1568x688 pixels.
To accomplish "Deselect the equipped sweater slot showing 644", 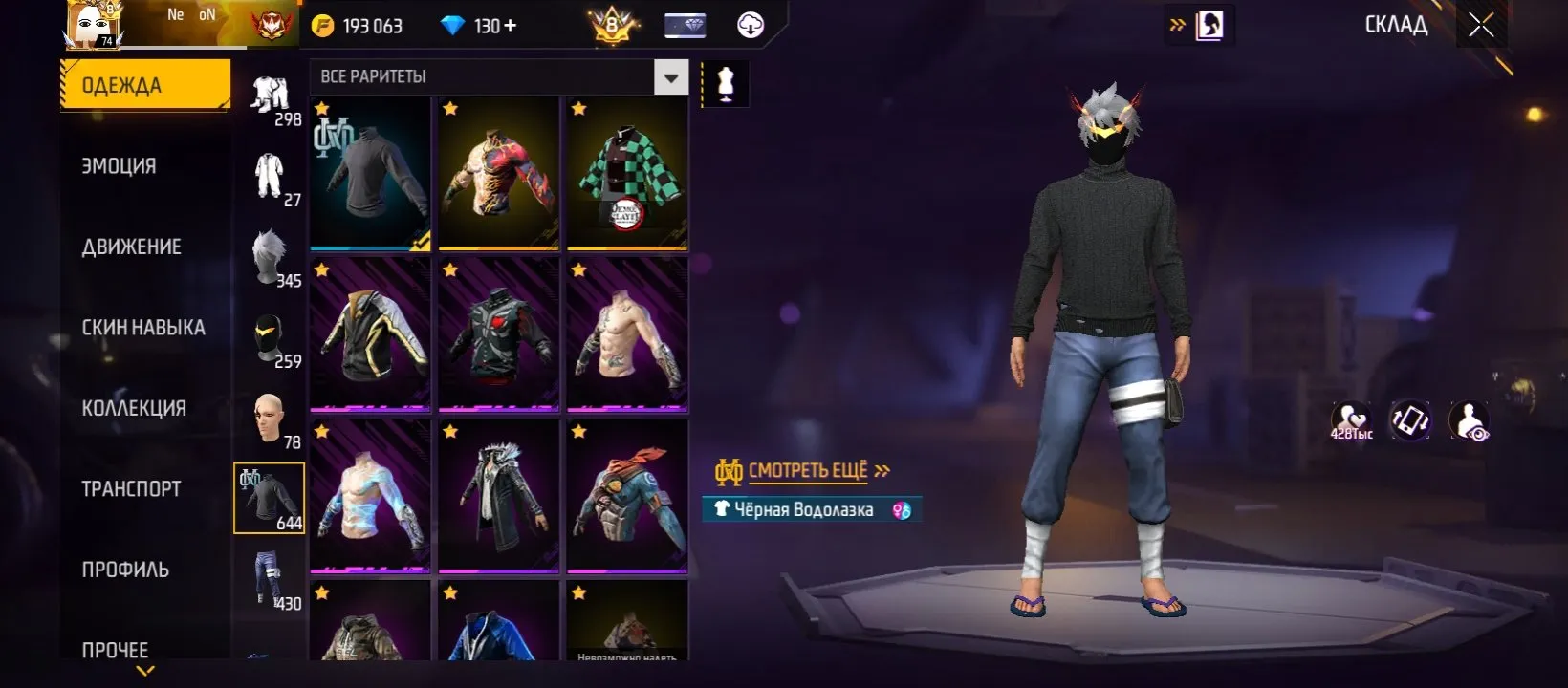I will [x=268, y=497].
